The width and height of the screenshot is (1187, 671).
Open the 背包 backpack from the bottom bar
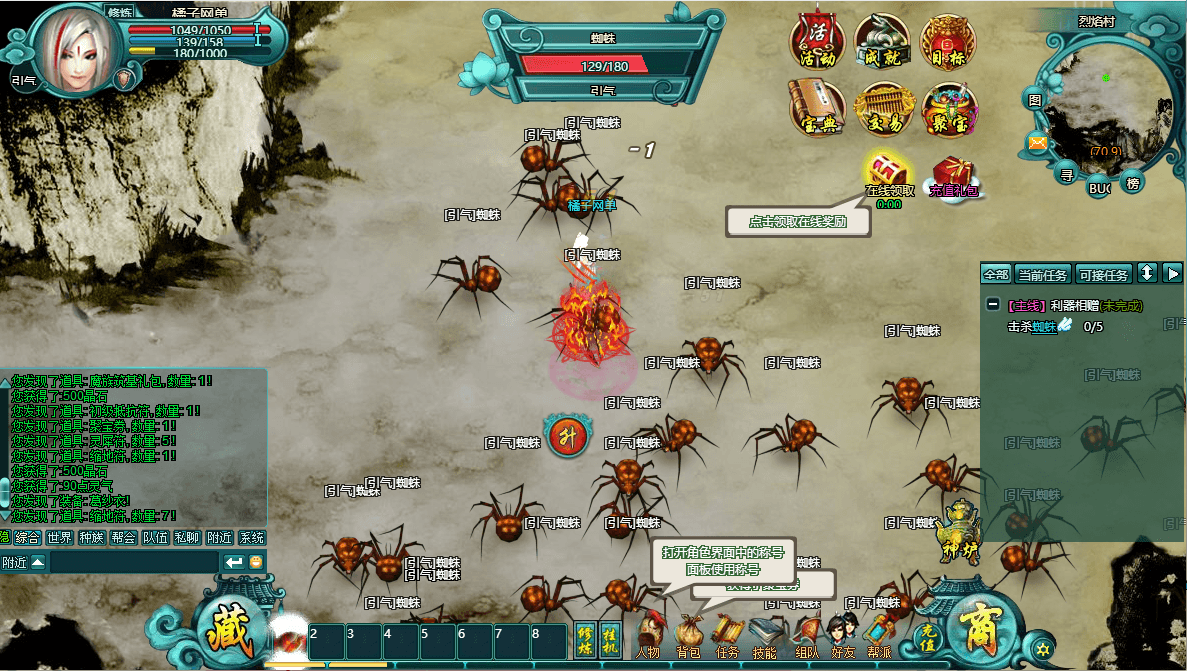688,636
